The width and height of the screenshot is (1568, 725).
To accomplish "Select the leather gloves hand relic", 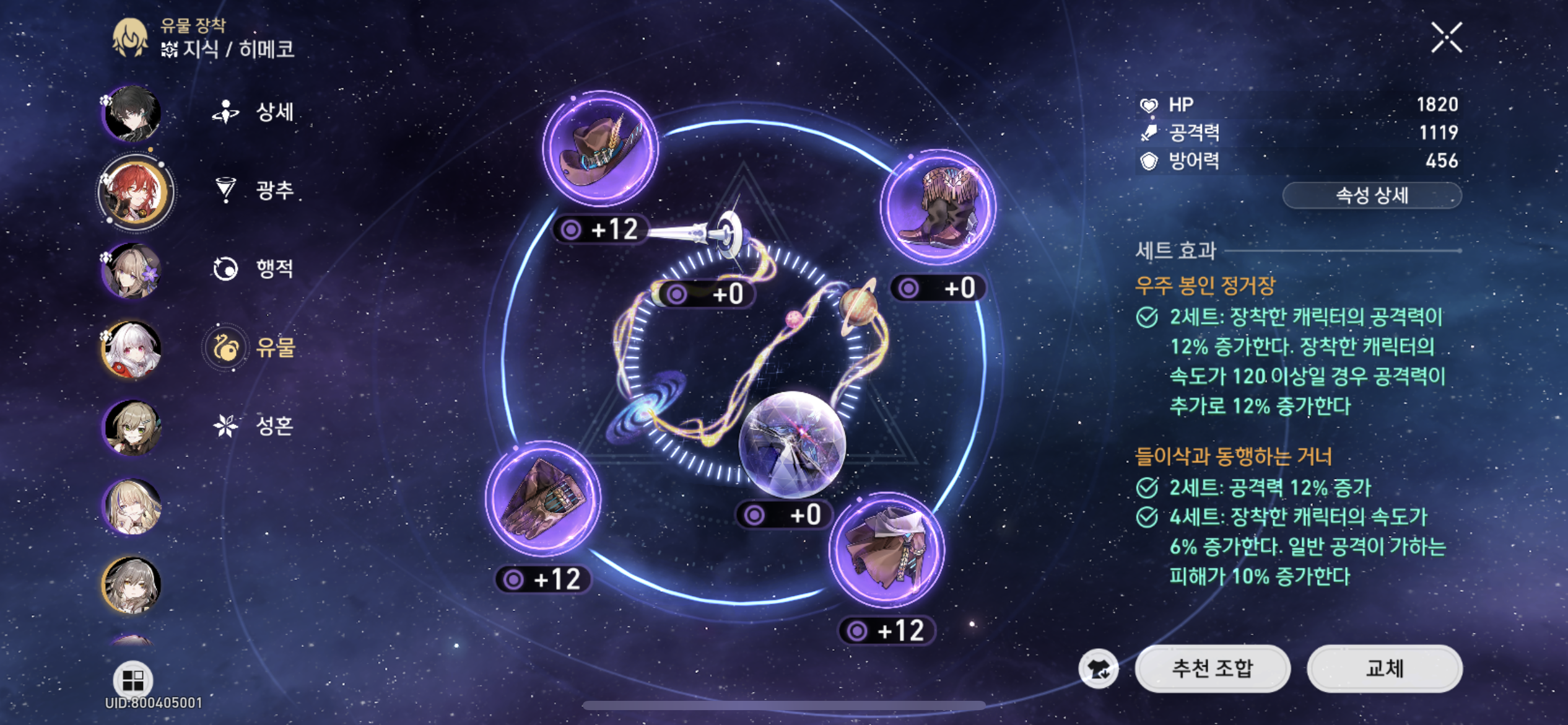I will [x=542, y=499].
